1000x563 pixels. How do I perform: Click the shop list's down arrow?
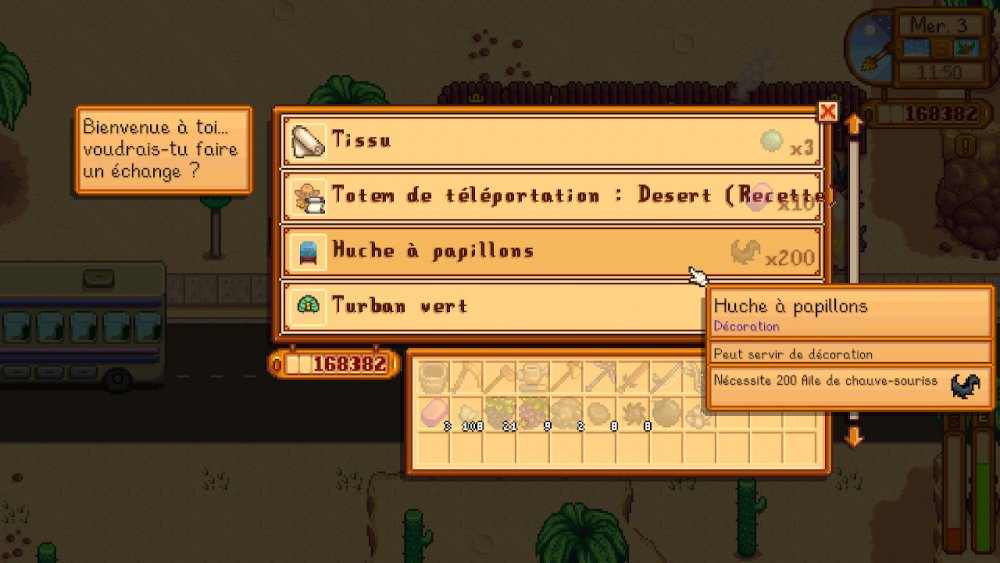(854, 437)
